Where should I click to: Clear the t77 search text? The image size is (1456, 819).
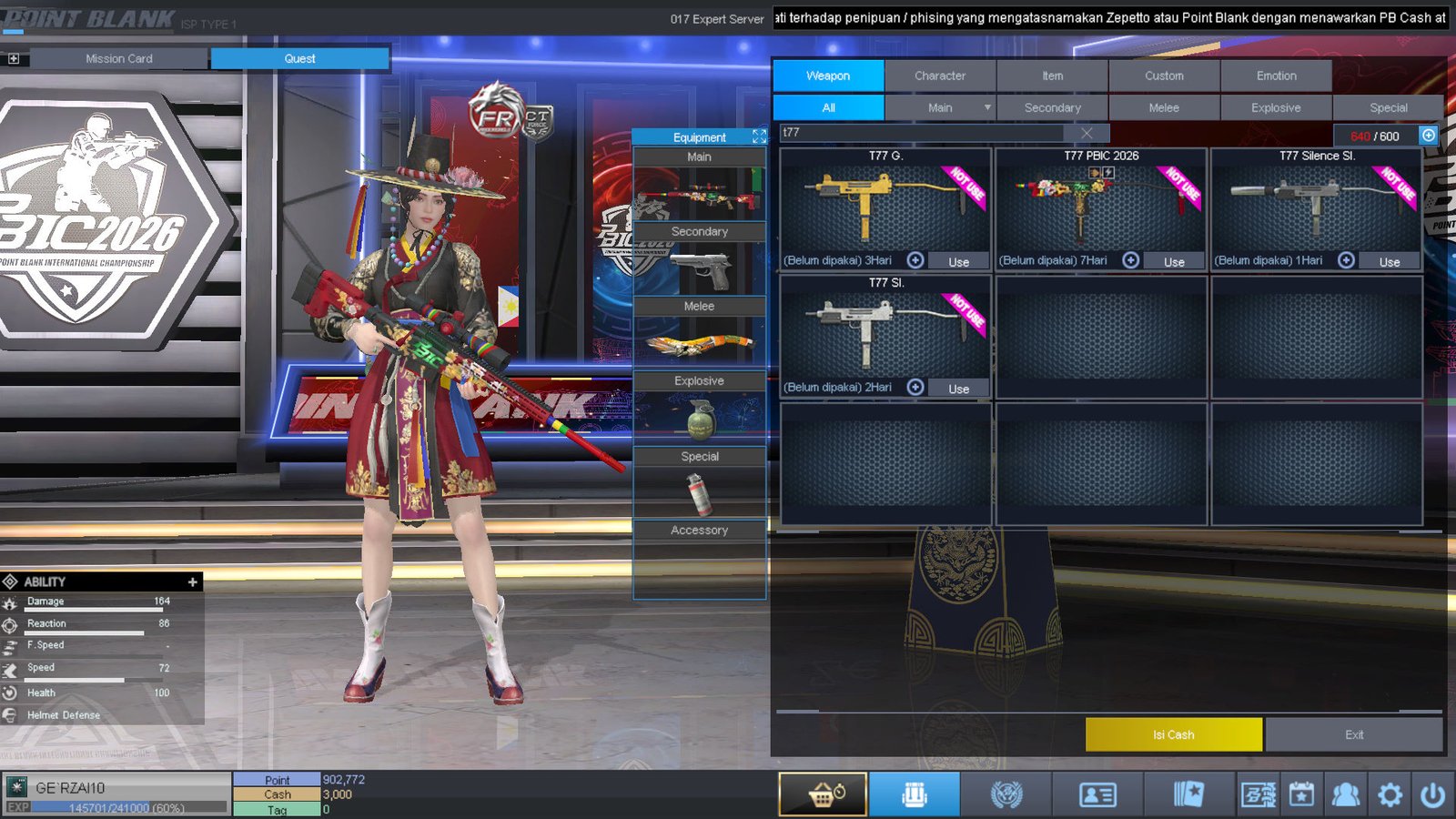[1087, 133]
